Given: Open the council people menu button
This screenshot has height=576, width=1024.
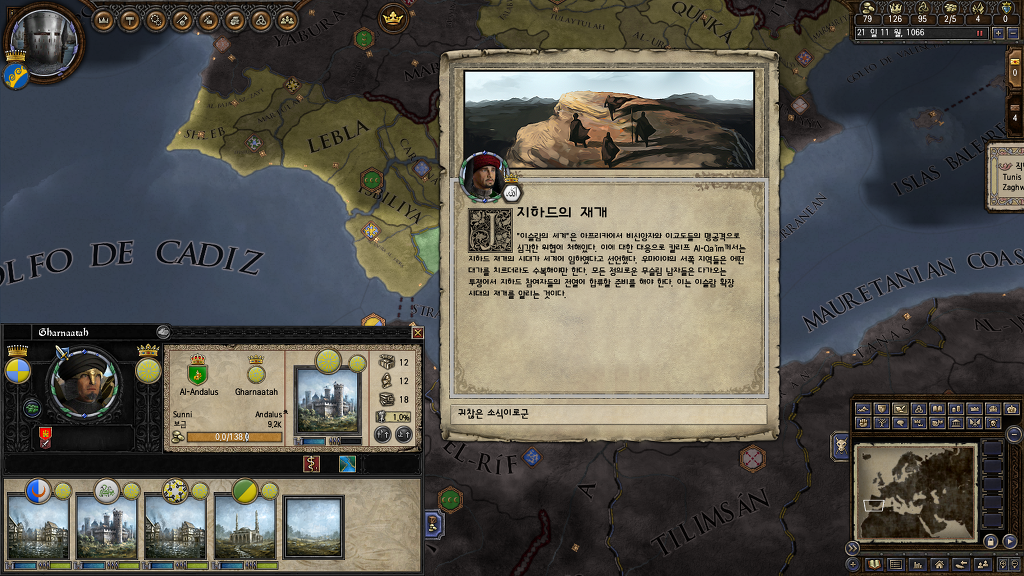Looking at the screenshot, I should [287, 19].
